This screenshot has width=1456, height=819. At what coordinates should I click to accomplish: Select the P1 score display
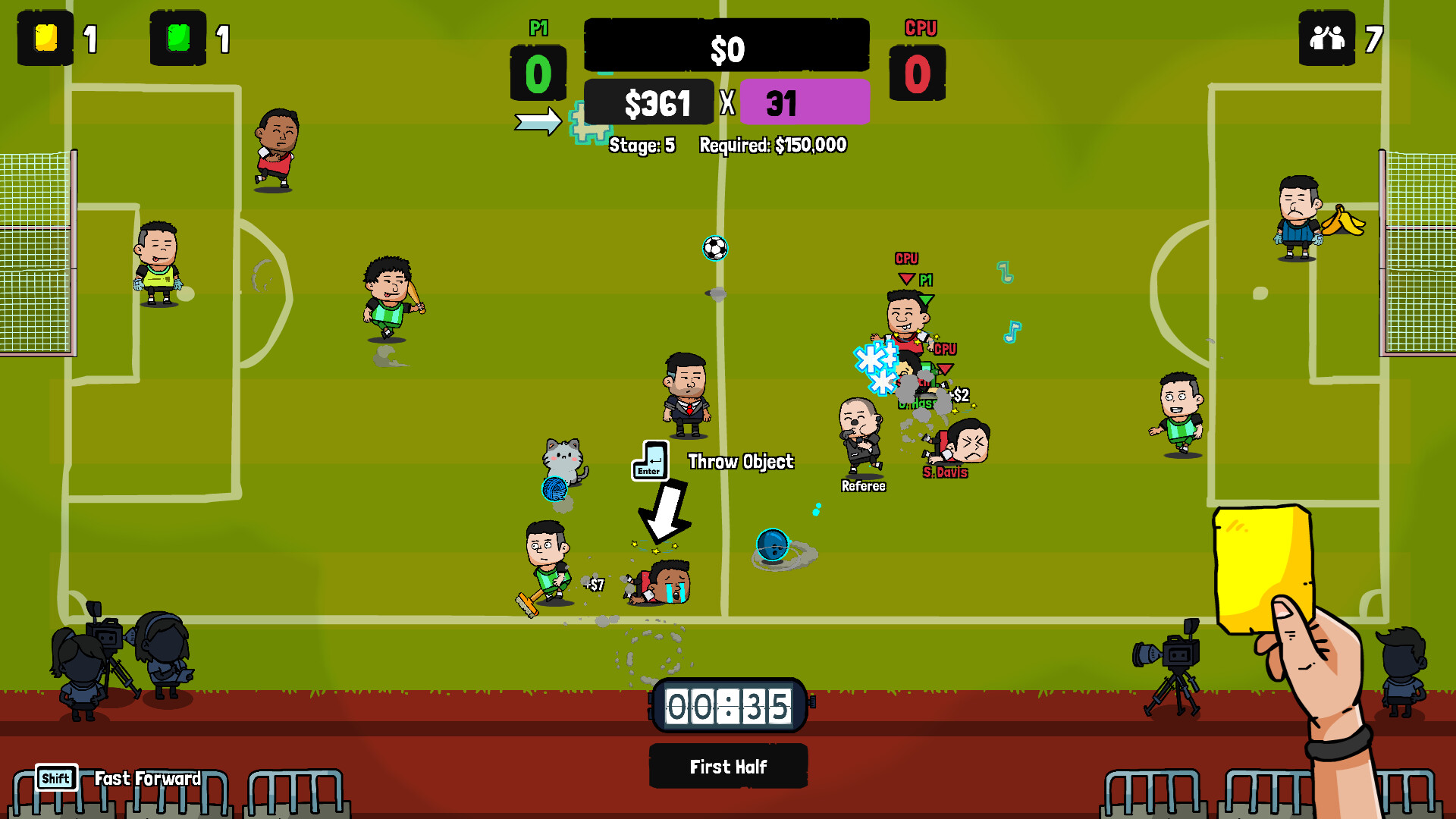pyautogui.click(x=538, y=74)
